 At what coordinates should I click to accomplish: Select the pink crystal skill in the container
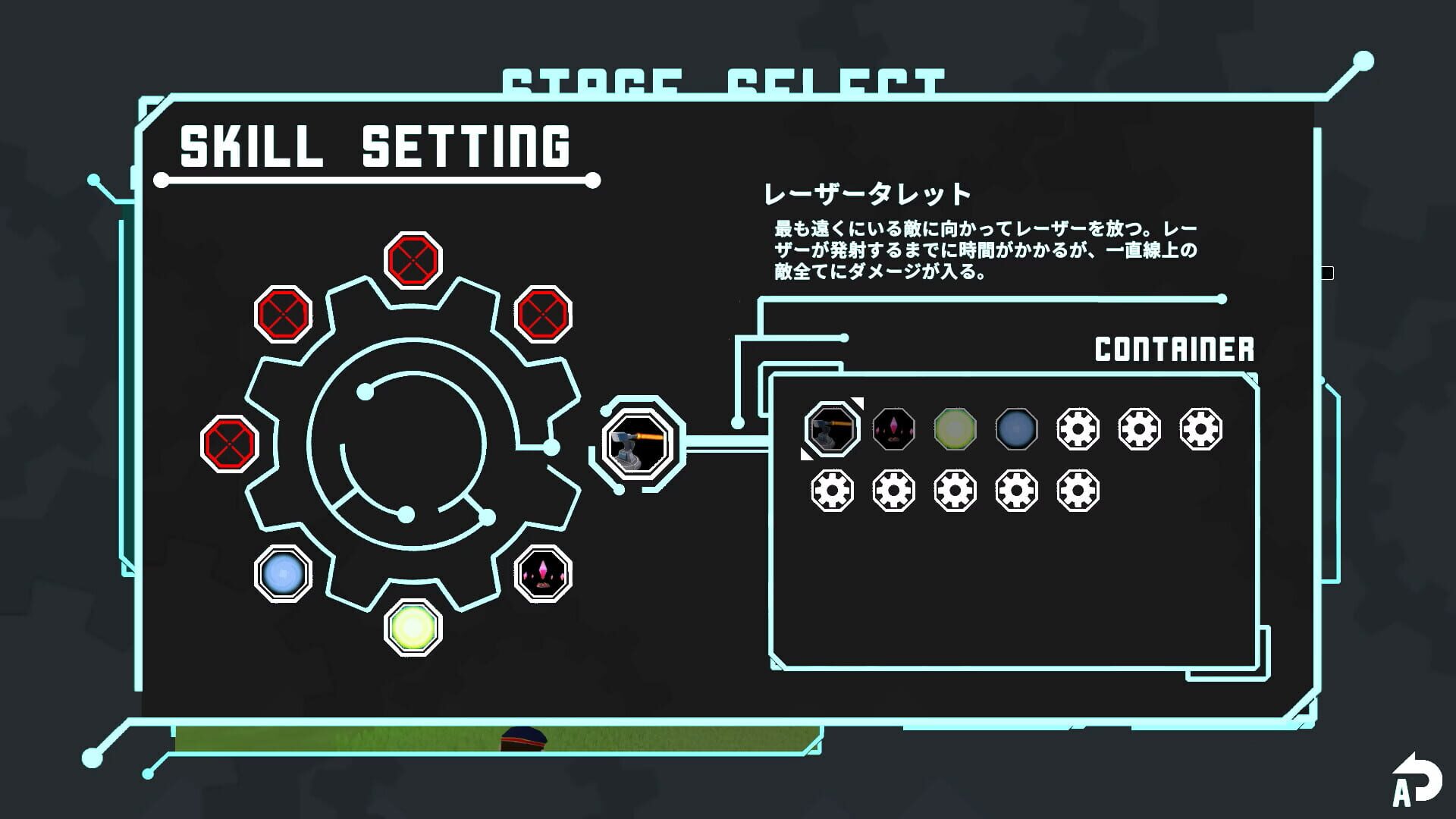tap(894, 429)
